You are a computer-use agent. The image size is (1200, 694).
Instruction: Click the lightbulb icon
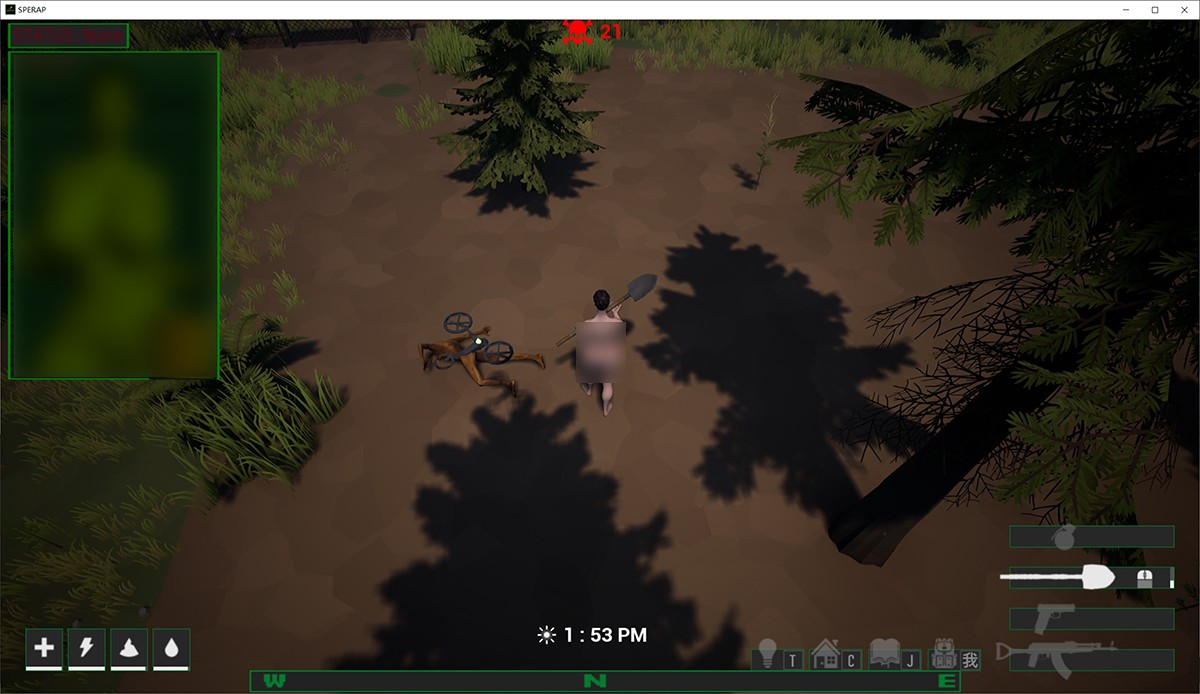coord(768,654)
